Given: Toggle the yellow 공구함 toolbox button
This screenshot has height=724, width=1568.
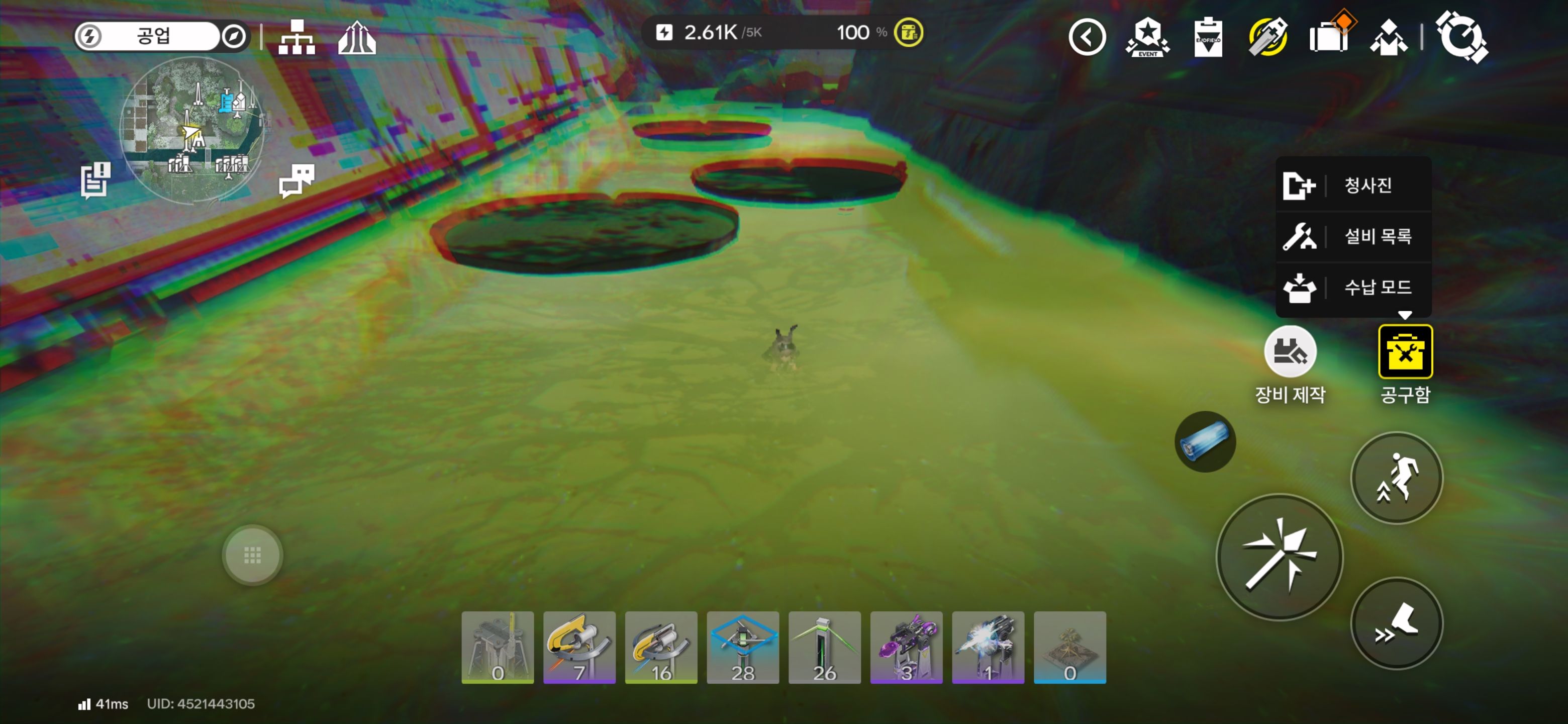Looking at the screenshot, I should pyautogui.click(x=1405, y=352).
